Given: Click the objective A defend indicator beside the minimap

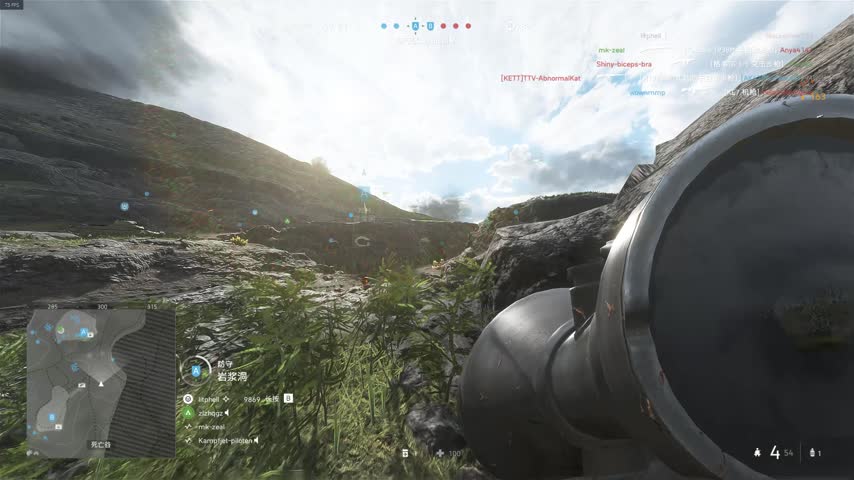Looking at the screenshot, I should (195, 371).
